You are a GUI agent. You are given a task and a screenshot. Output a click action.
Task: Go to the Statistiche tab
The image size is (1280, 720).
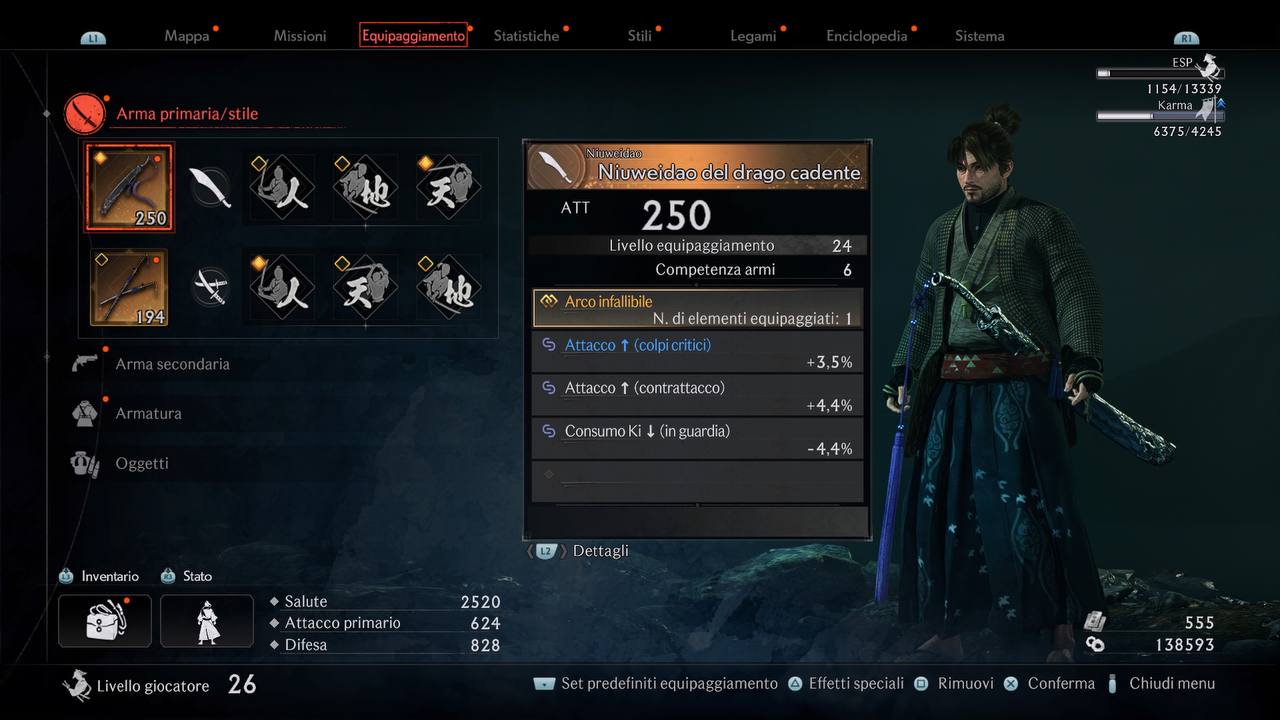(x=526, y=36)
